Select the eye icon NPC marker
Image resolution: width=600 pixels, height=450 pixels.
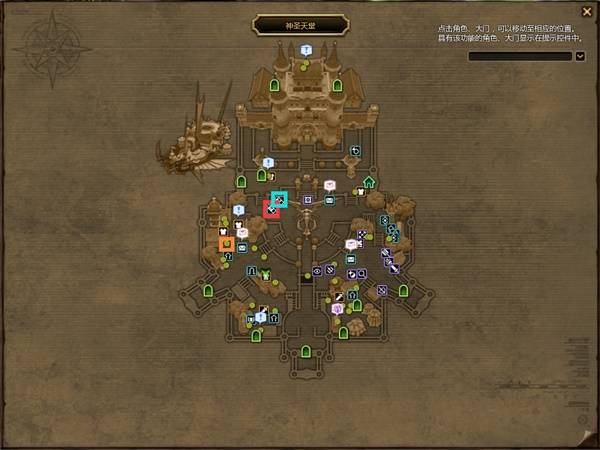click(x=317, y=270)
